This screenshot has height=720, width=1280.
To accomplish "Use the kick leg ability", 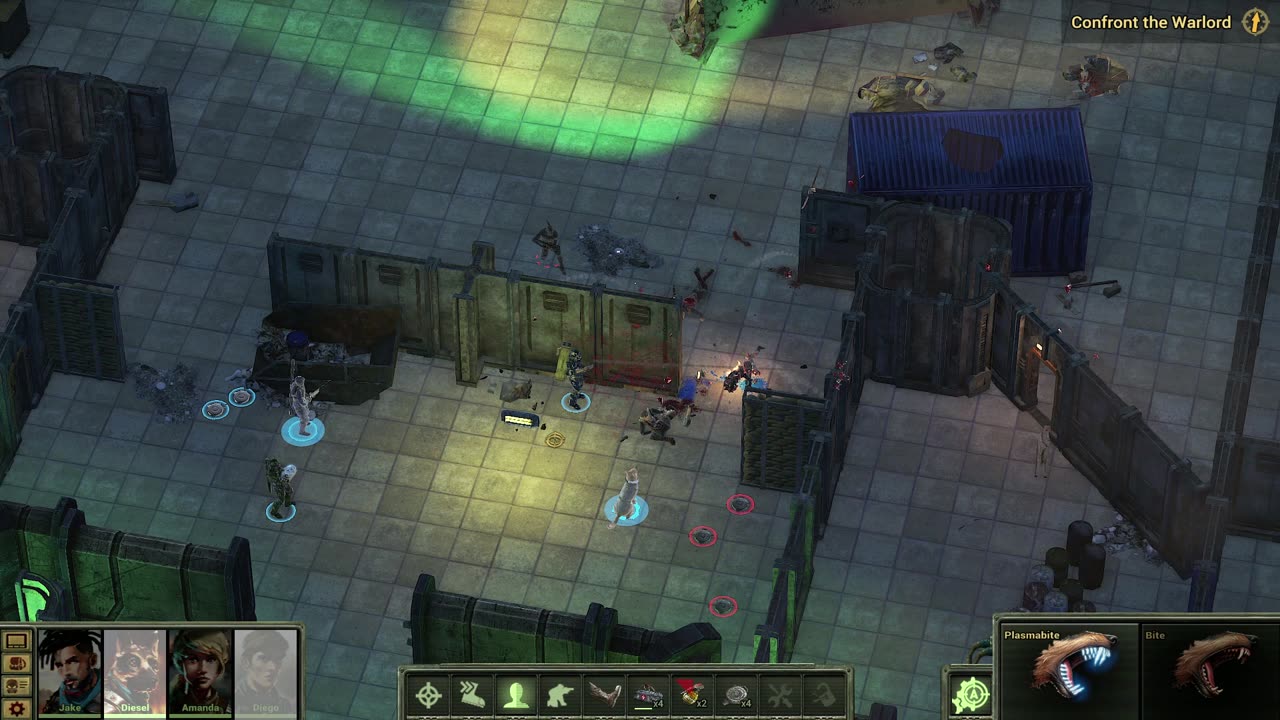I will point(604,695).
